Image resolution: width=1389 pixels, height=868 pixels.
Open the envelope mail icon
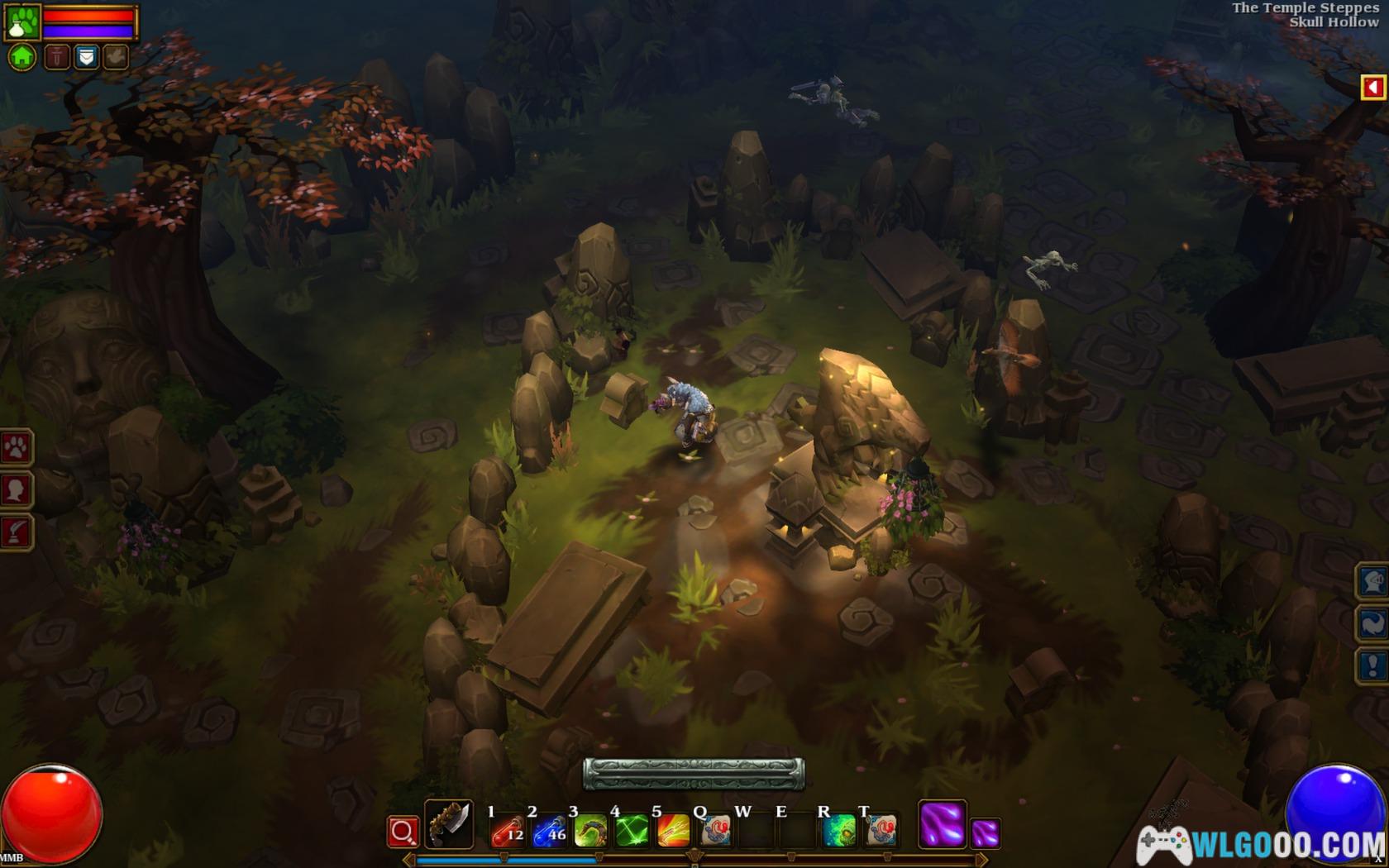tap(86, 57)
